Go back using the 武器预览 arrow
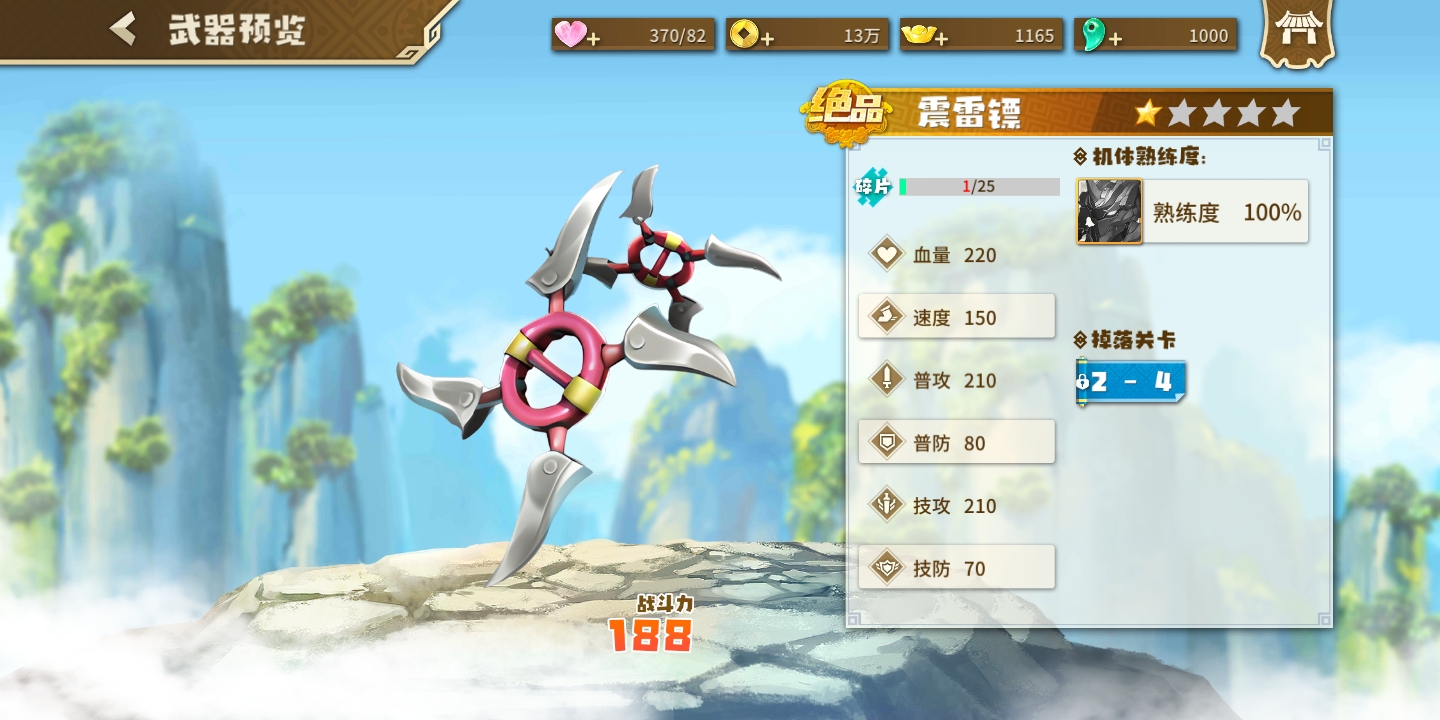This screenshot has width=1440, height=720. tap(124, 29)
